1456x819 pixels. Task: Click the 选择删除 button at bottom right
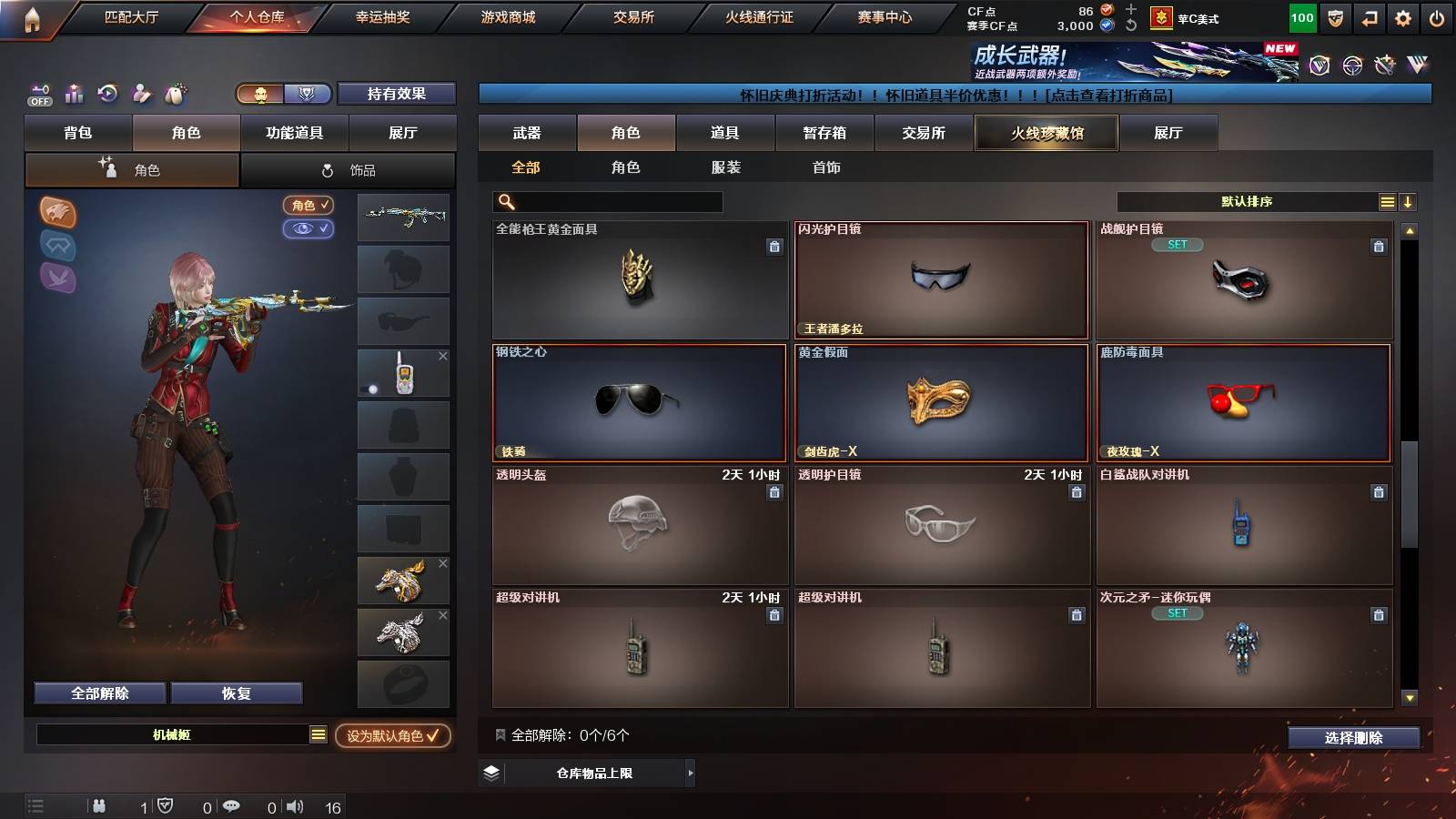coord(1354,738)
